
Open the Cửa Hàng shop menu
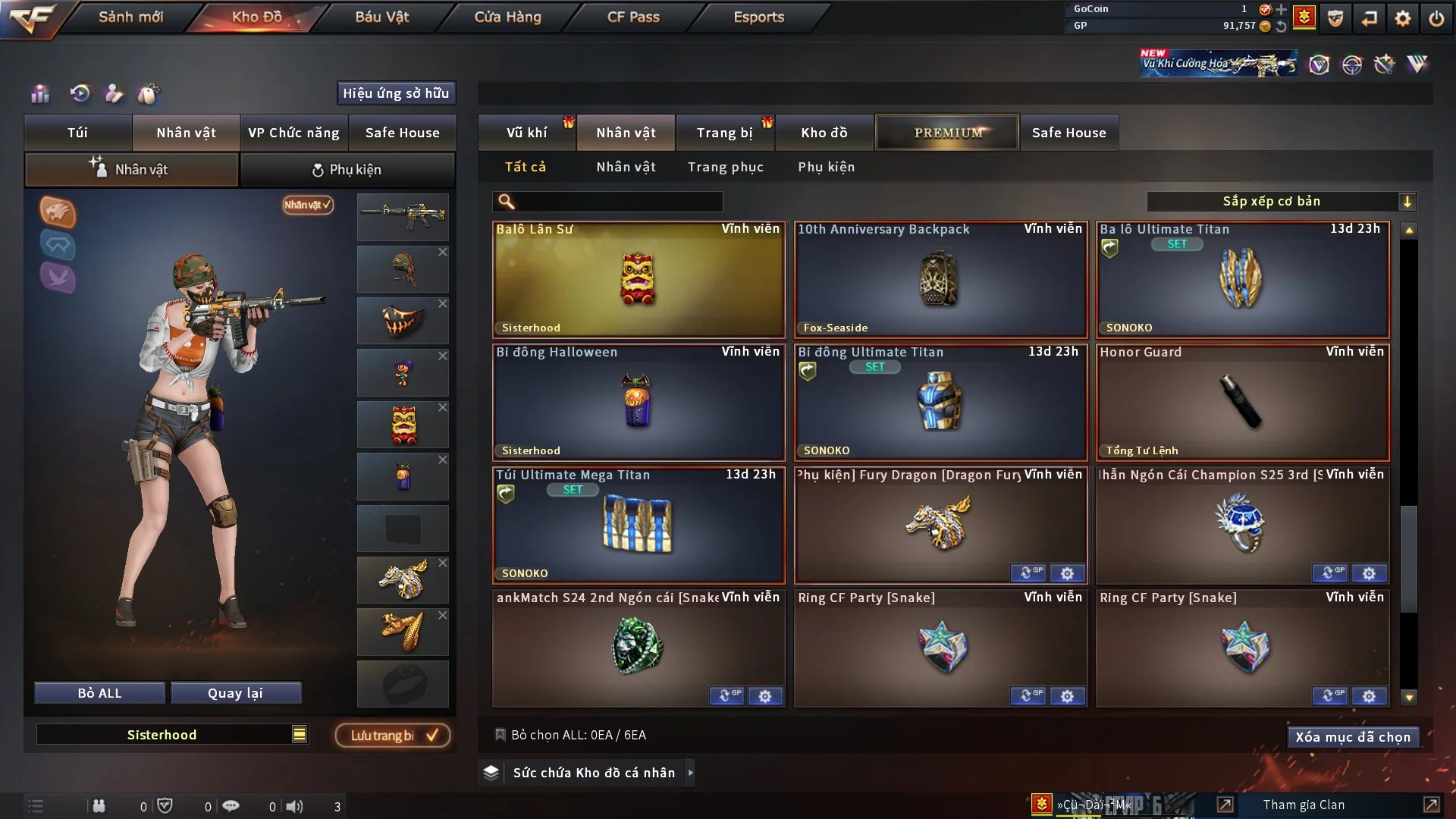[x=507, y=17]
